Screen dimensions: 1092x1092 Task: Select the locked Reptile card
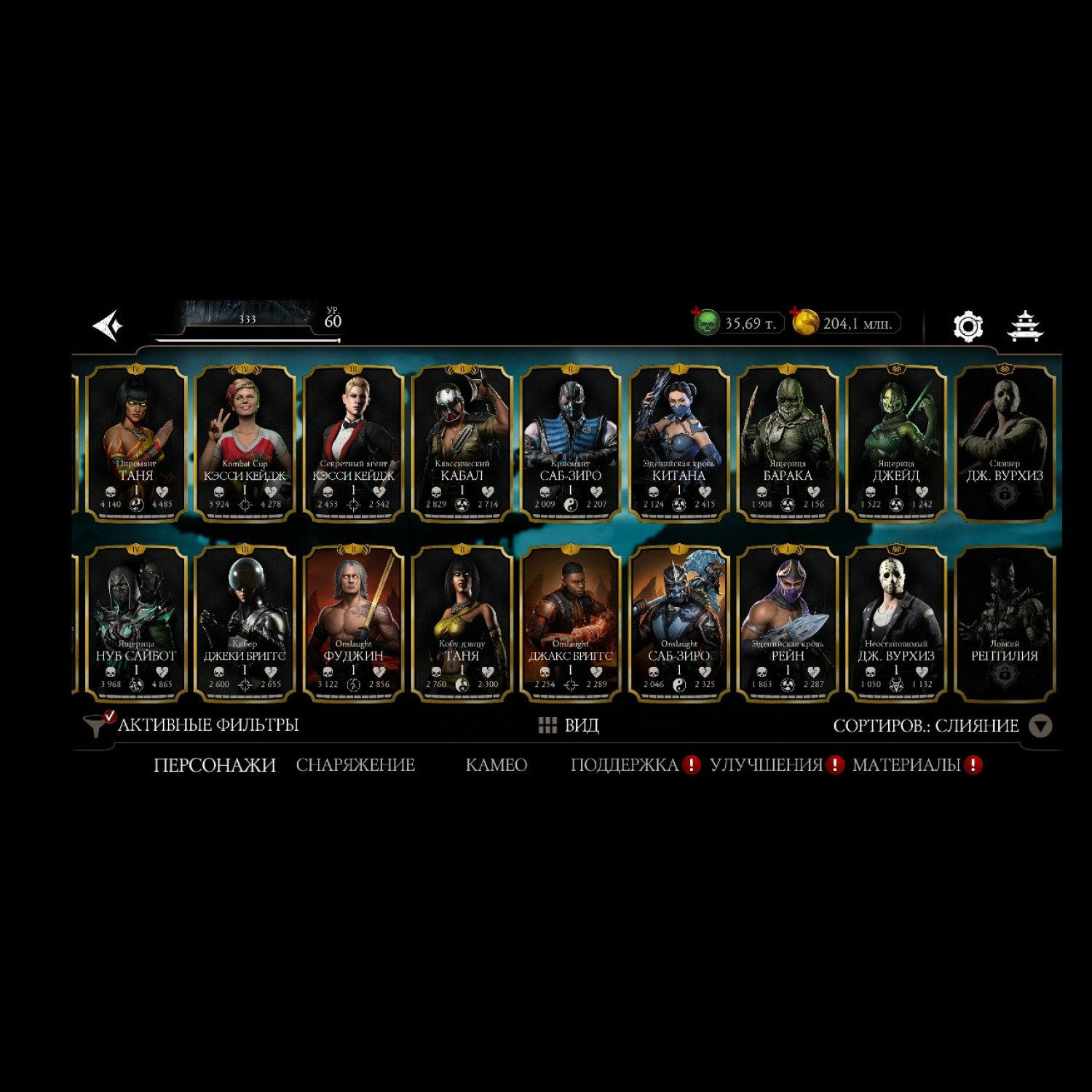(x=1004, y=624)
